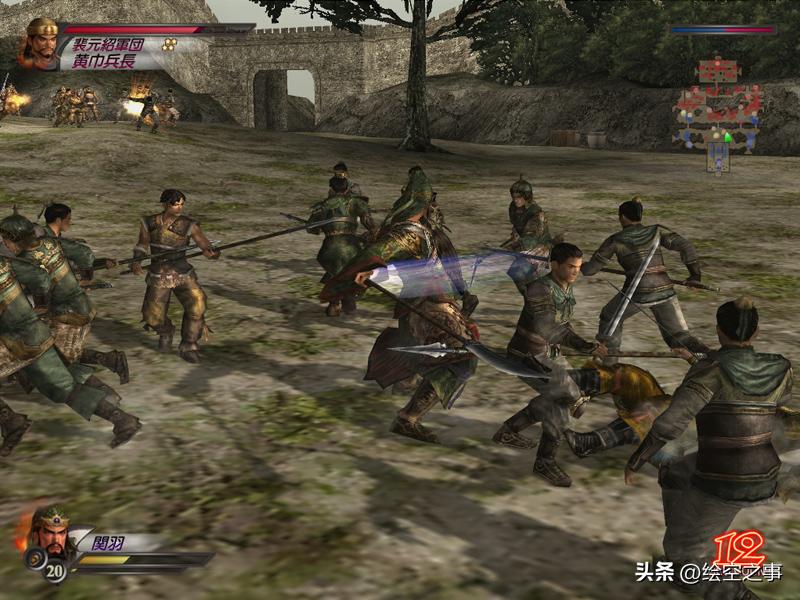Click the battlefield minimap
Image resolution: width=800 pixels, height=600 pixels.
[x=718, y=112]
